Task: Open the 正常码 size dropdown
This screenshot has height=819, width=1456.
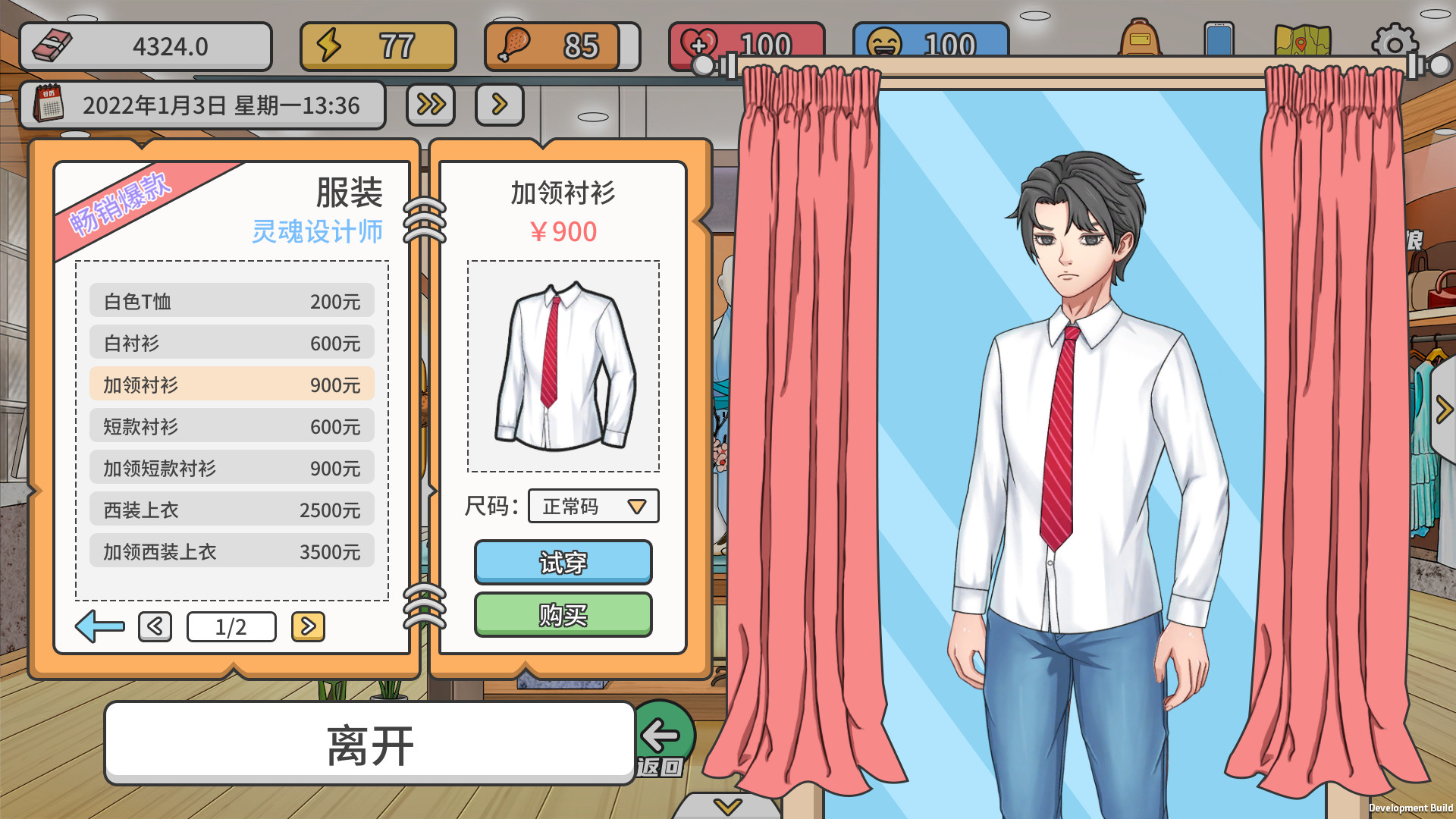Action: coord(592,507)
